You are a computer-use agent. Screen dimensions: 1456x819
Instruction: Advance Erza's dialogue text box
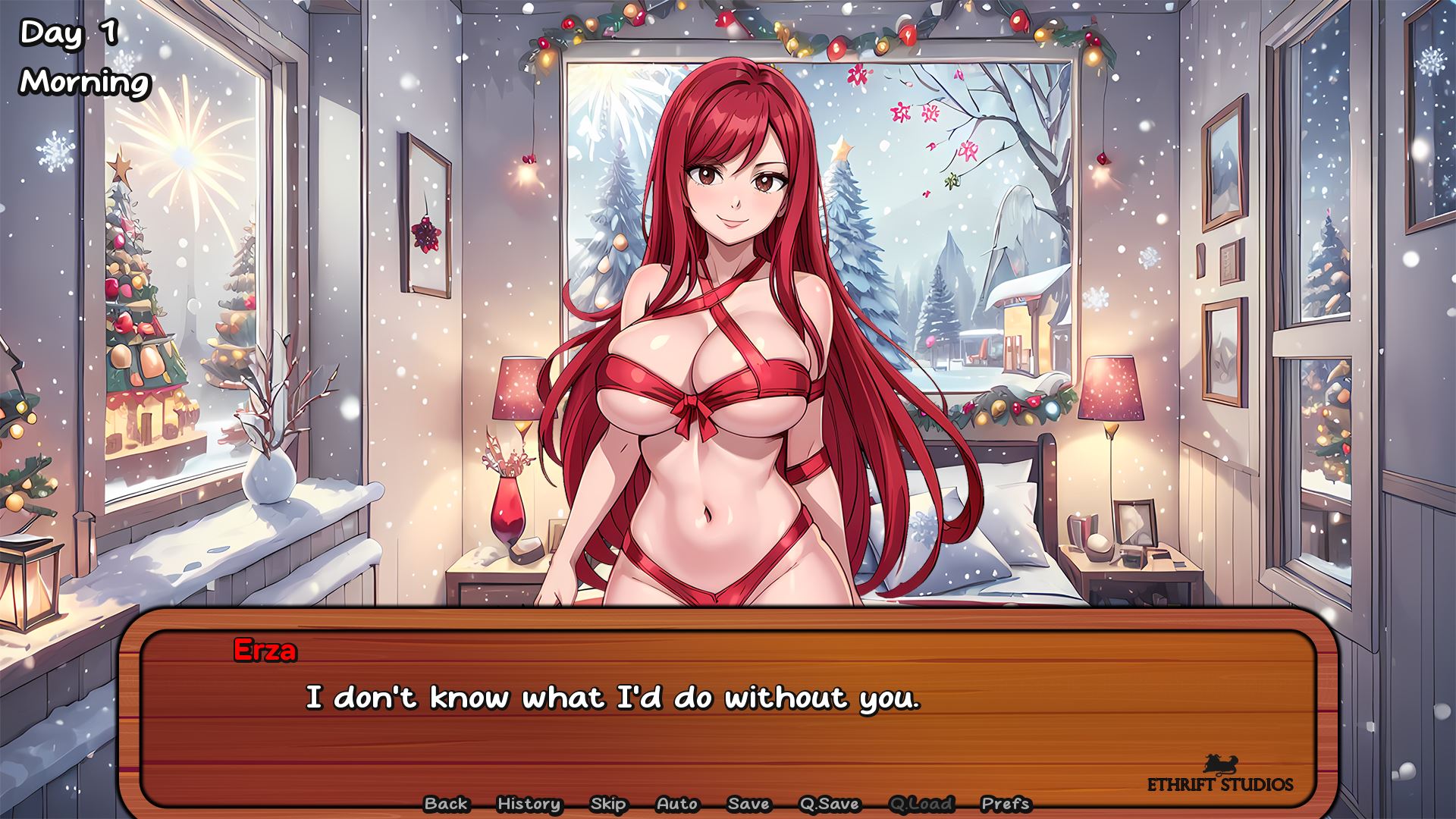point(728,713)
